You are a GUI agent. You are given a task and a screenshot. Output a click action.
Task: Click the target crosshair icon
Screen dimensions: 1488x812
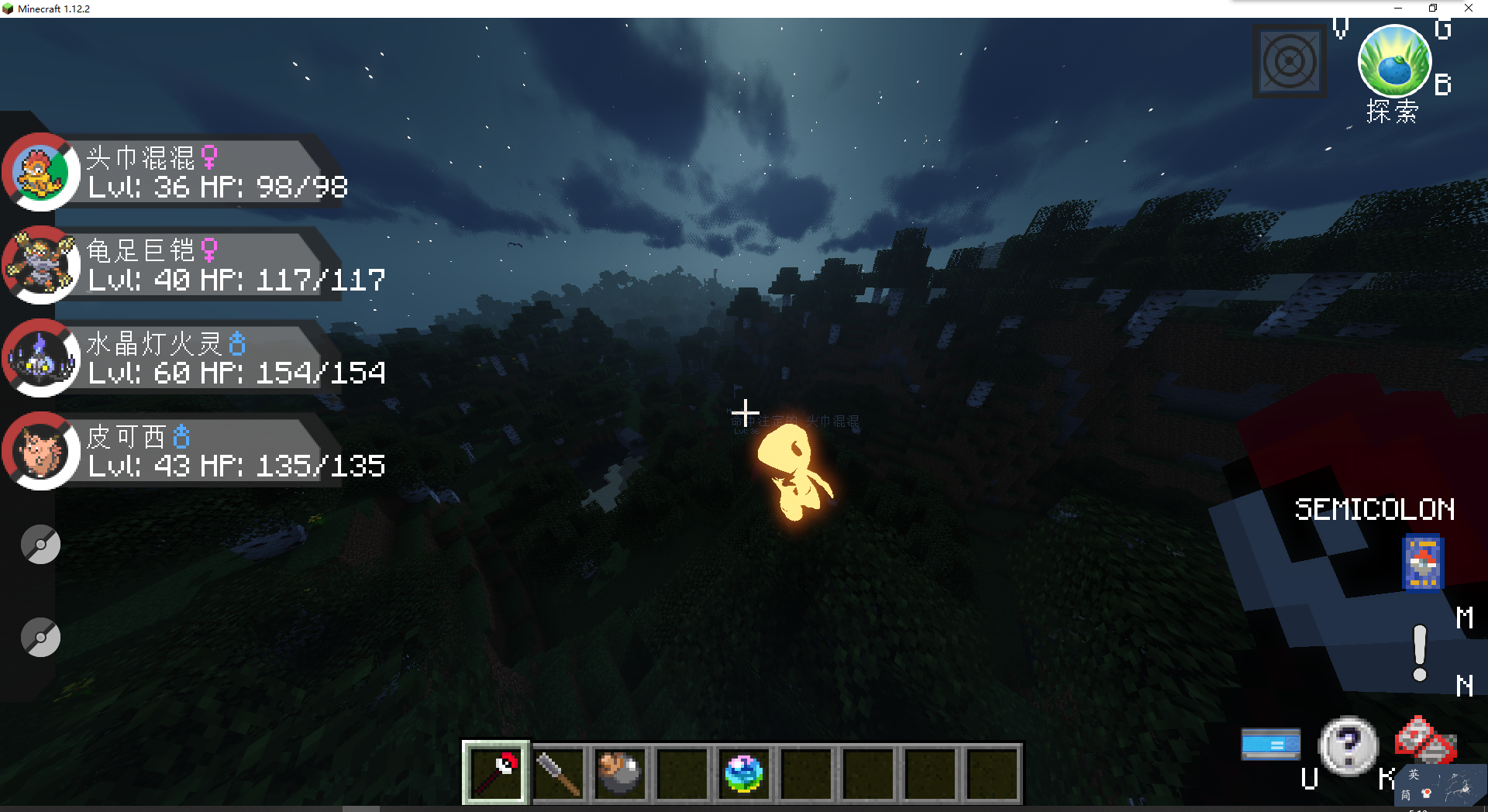pyautogui.click(x=1290, y=62)
